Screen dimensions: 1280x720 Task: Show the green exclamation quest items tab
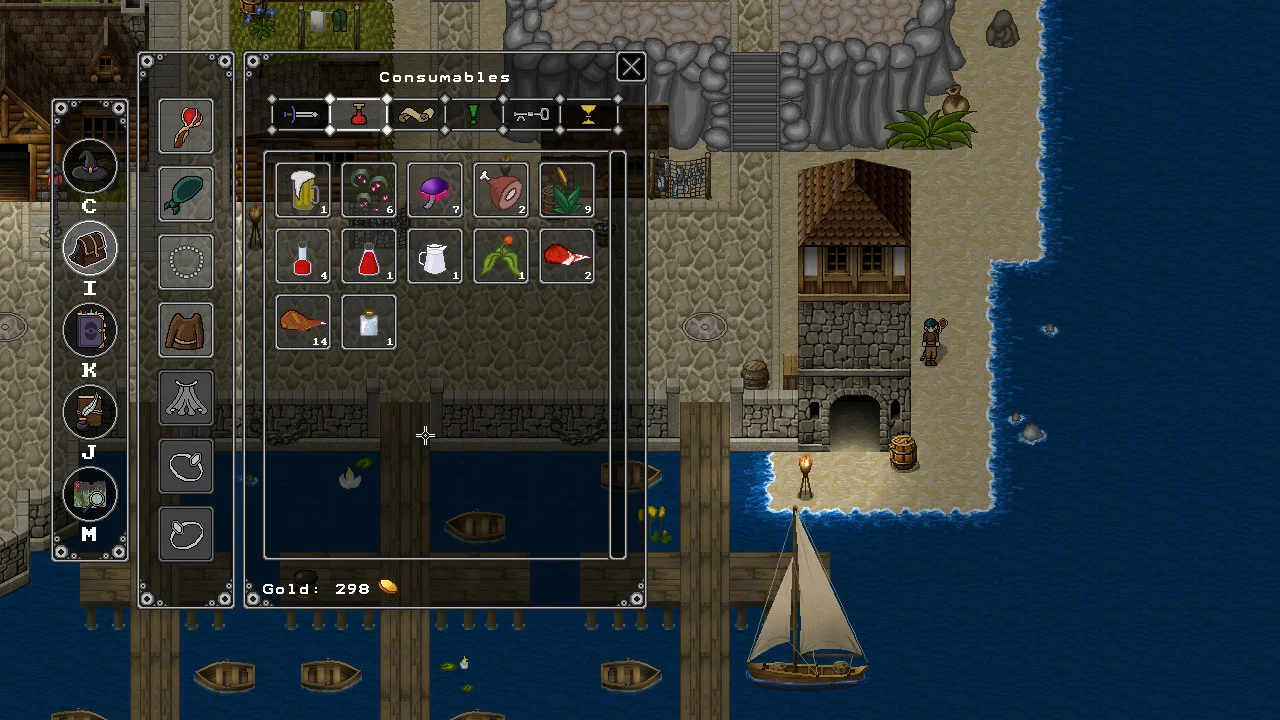(x=474, y=115)
